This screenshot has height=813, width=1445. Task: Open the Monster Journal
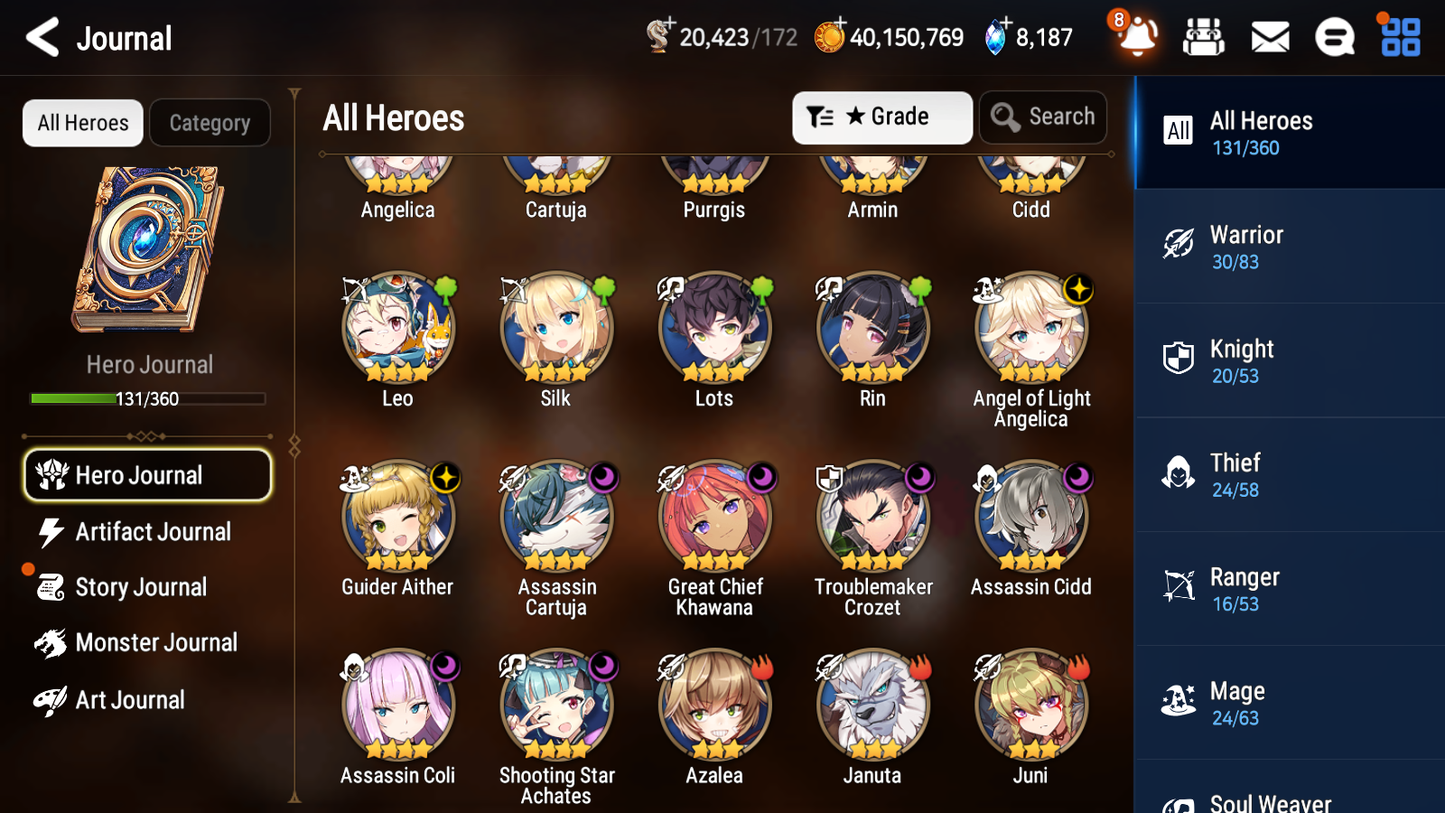(x=157, y=643)
